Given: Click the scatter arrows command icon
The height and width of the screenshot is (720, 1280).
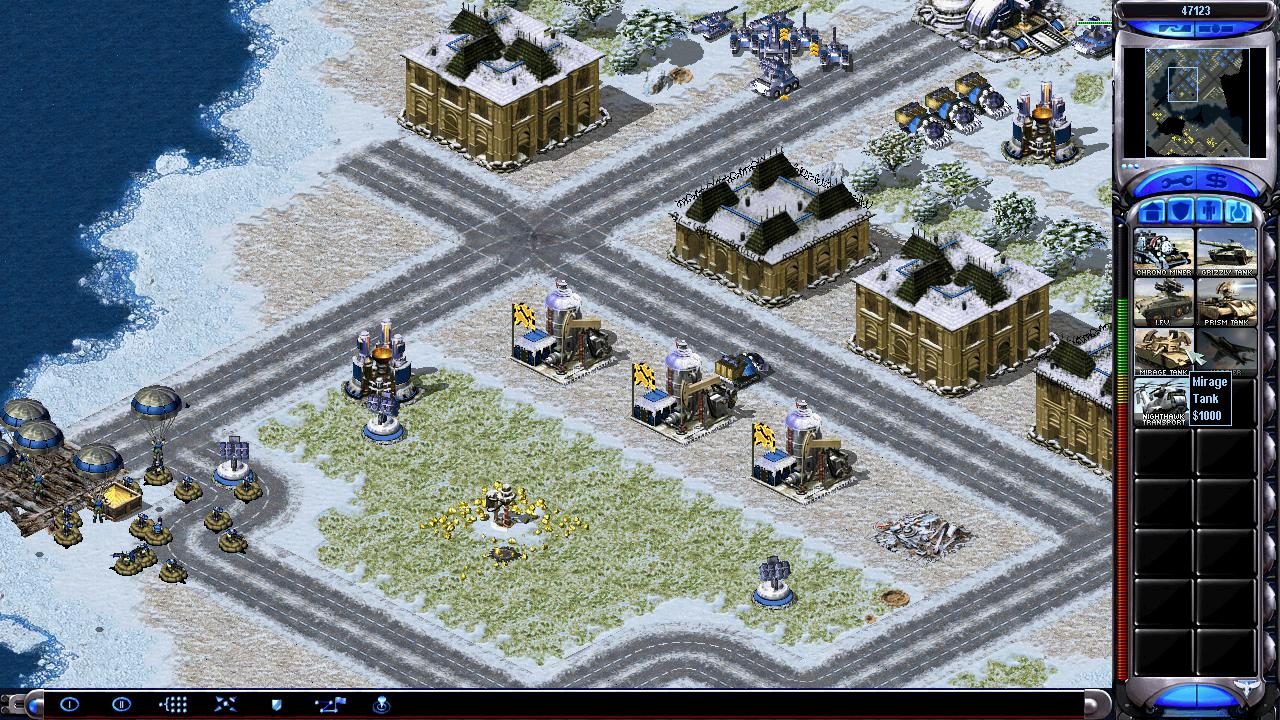Looking at the screenshot, I should 225,705.
